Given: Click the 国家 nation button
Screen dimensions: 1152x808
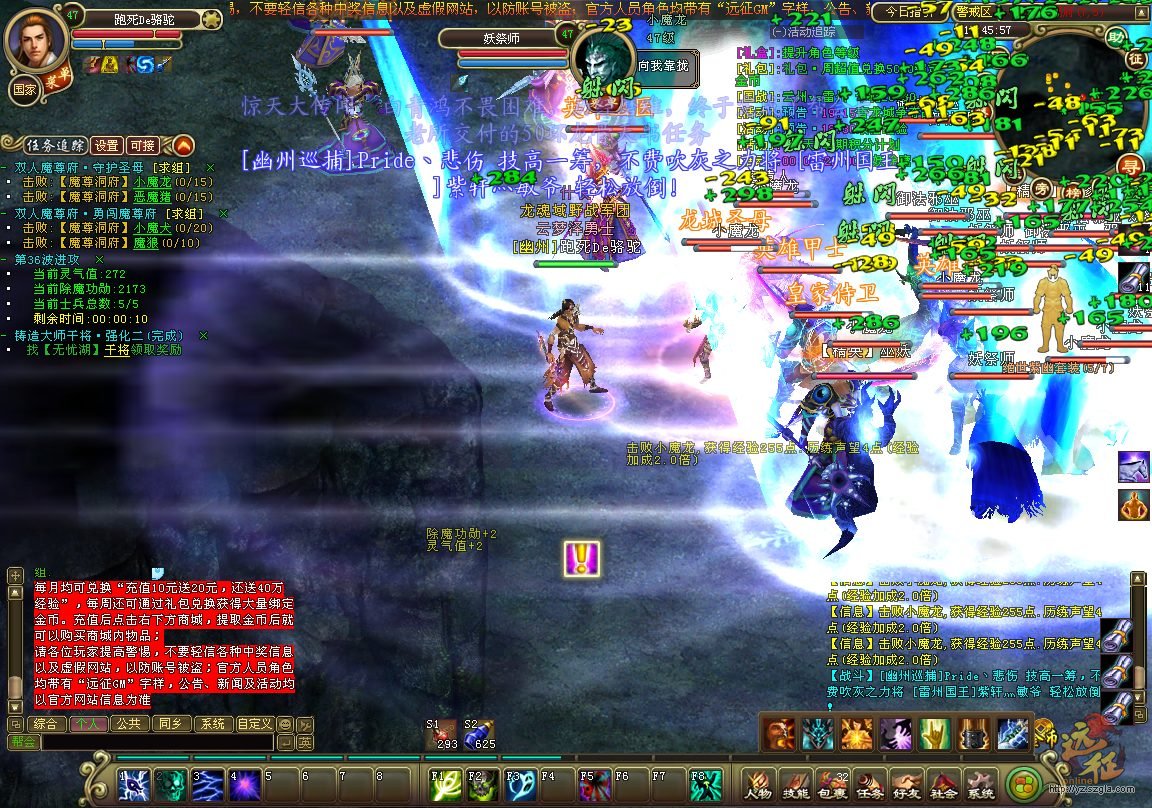Looking at the screenshot, I should click(24, 88).
